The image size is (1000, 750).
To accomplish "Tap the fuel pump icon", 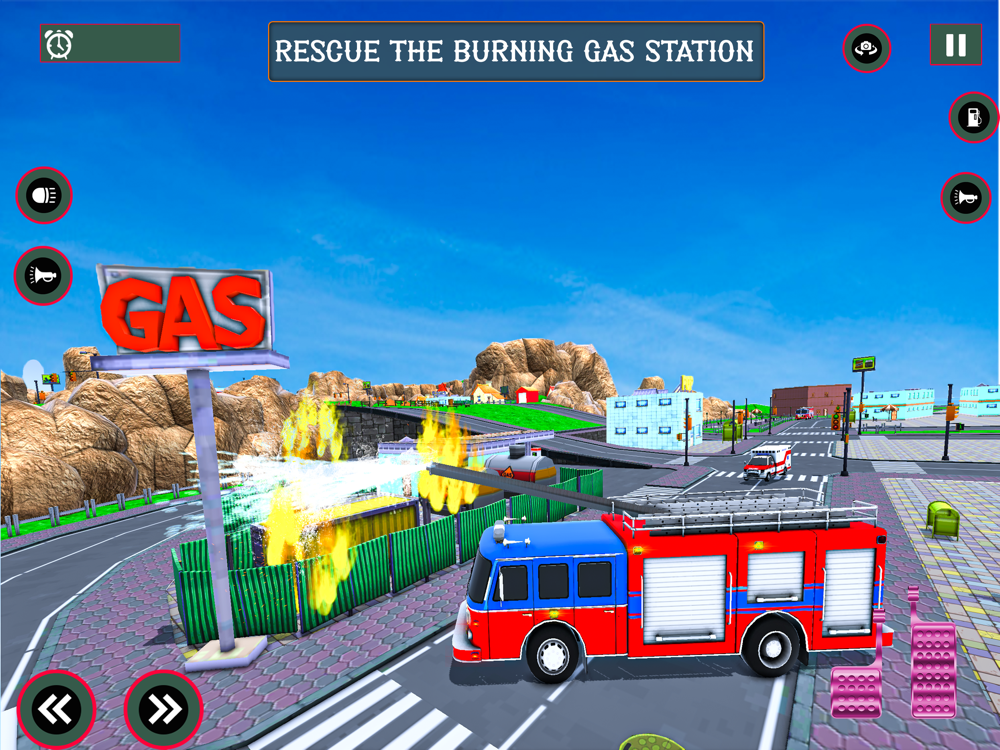I will (973, 117).
